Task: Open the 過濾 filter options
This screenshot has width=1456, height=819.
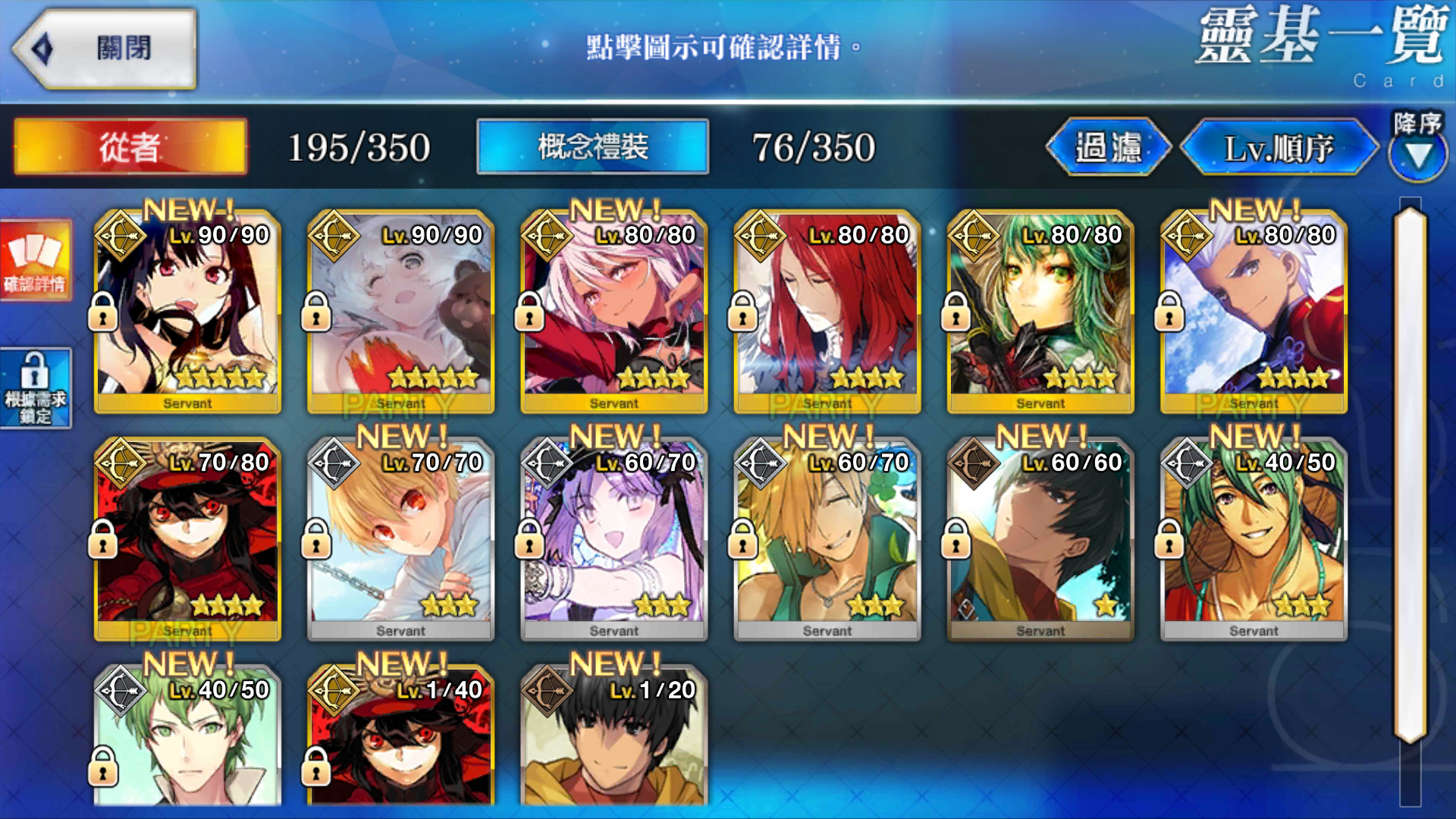Action: click(x=1108, y=147)
